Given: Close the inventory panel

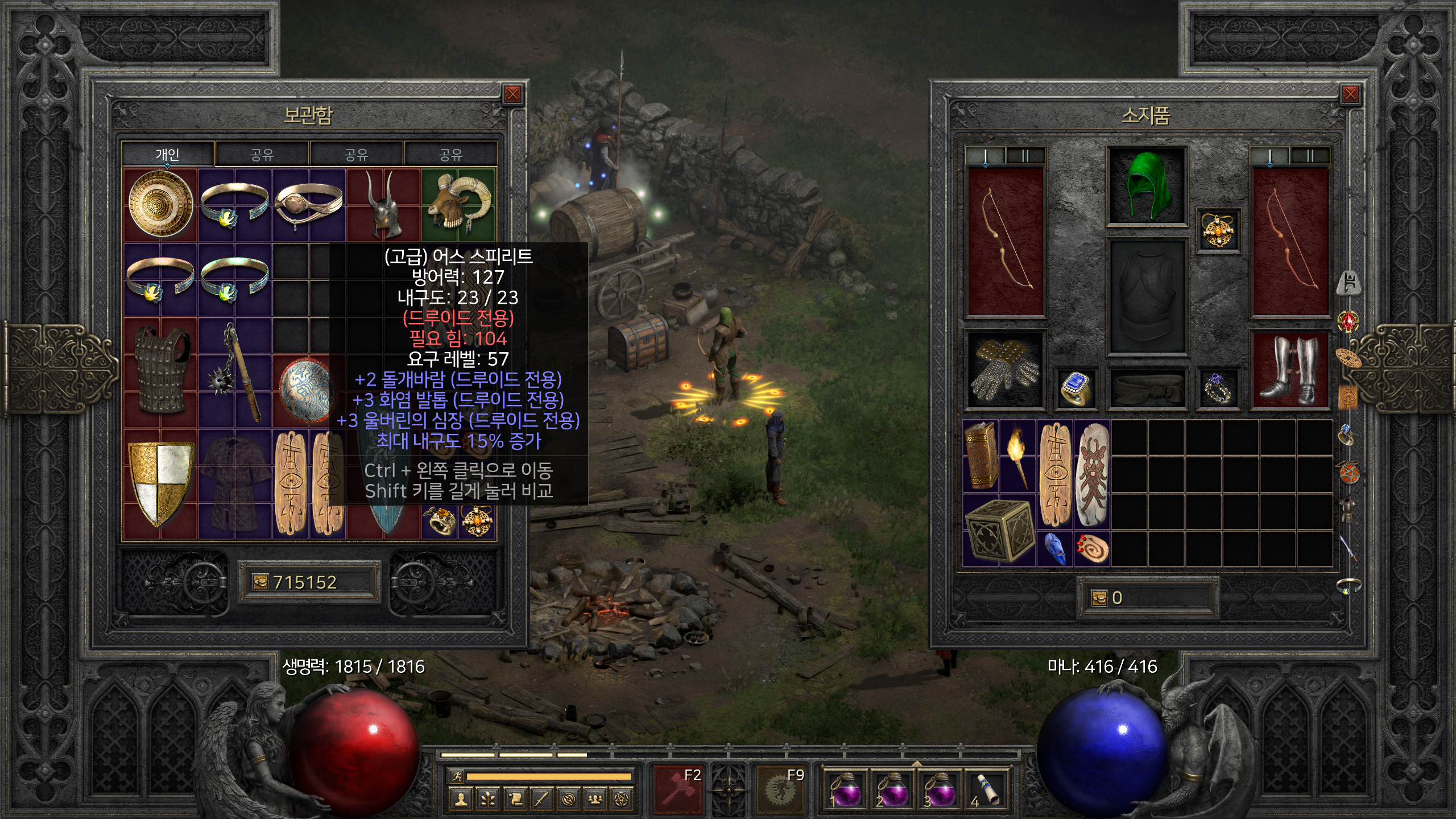Looking at the screenshot, I should (1350, 94).
